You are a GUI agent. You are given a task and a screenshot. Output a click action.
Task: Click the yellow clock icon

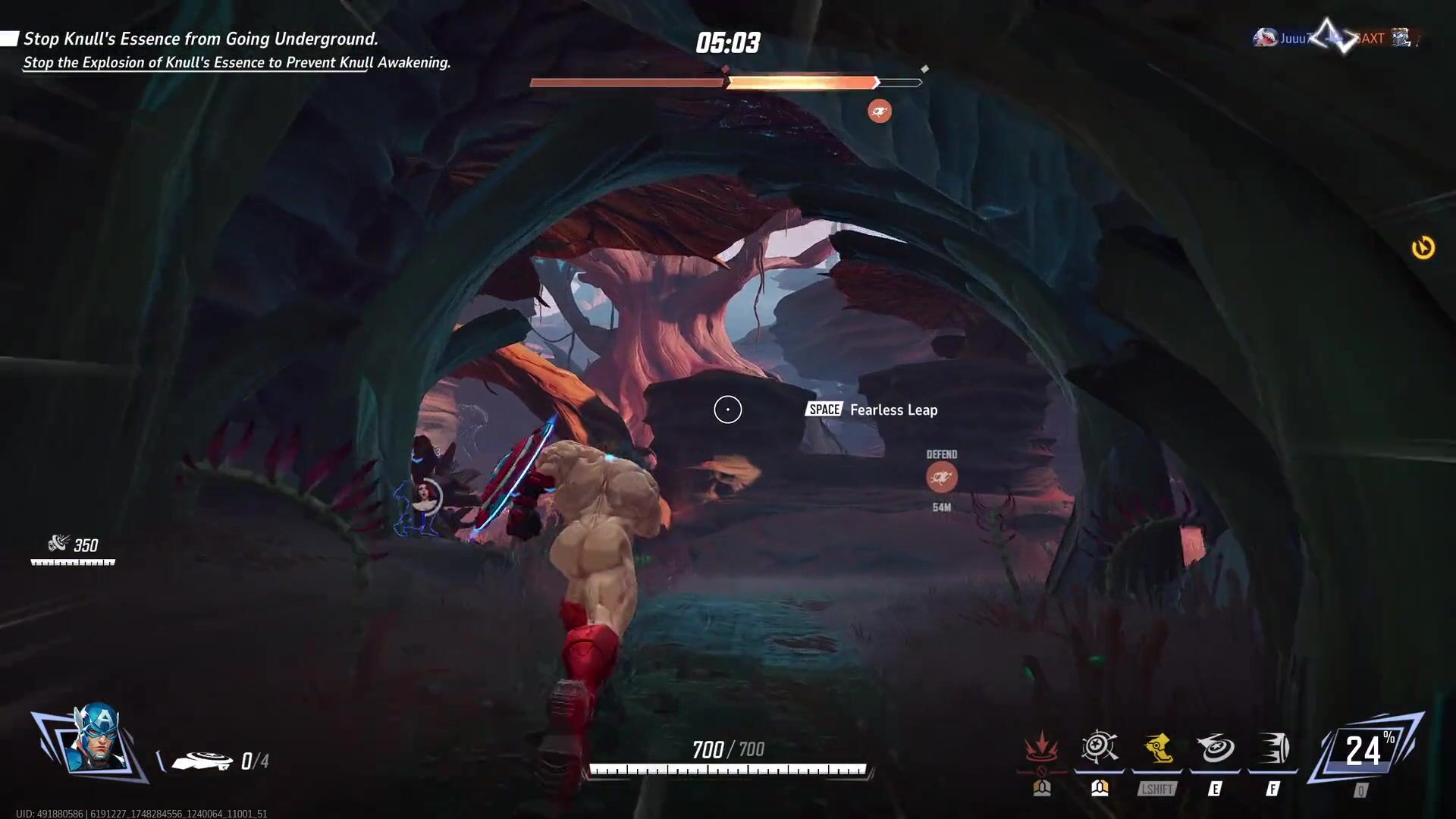[1423, 248]
